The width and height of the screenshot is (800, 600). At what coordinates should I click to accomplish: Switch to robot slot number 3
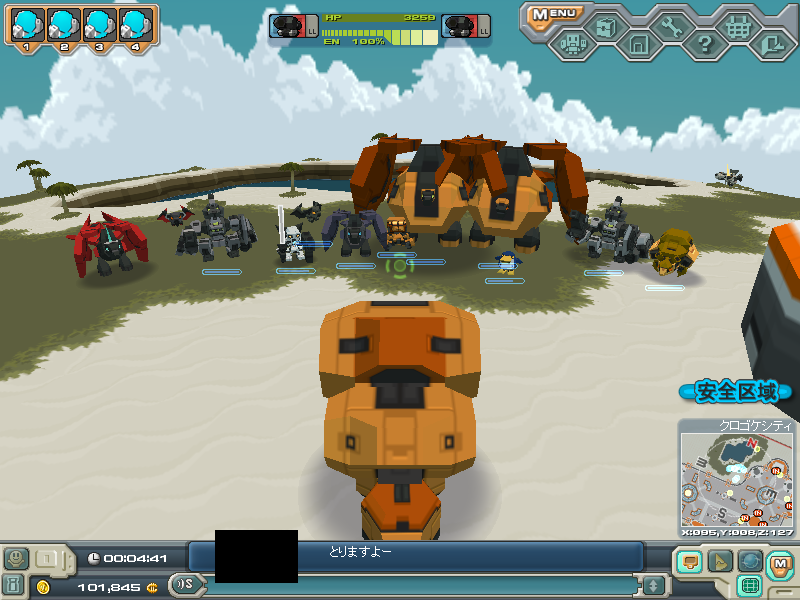[x=100, y=23]
